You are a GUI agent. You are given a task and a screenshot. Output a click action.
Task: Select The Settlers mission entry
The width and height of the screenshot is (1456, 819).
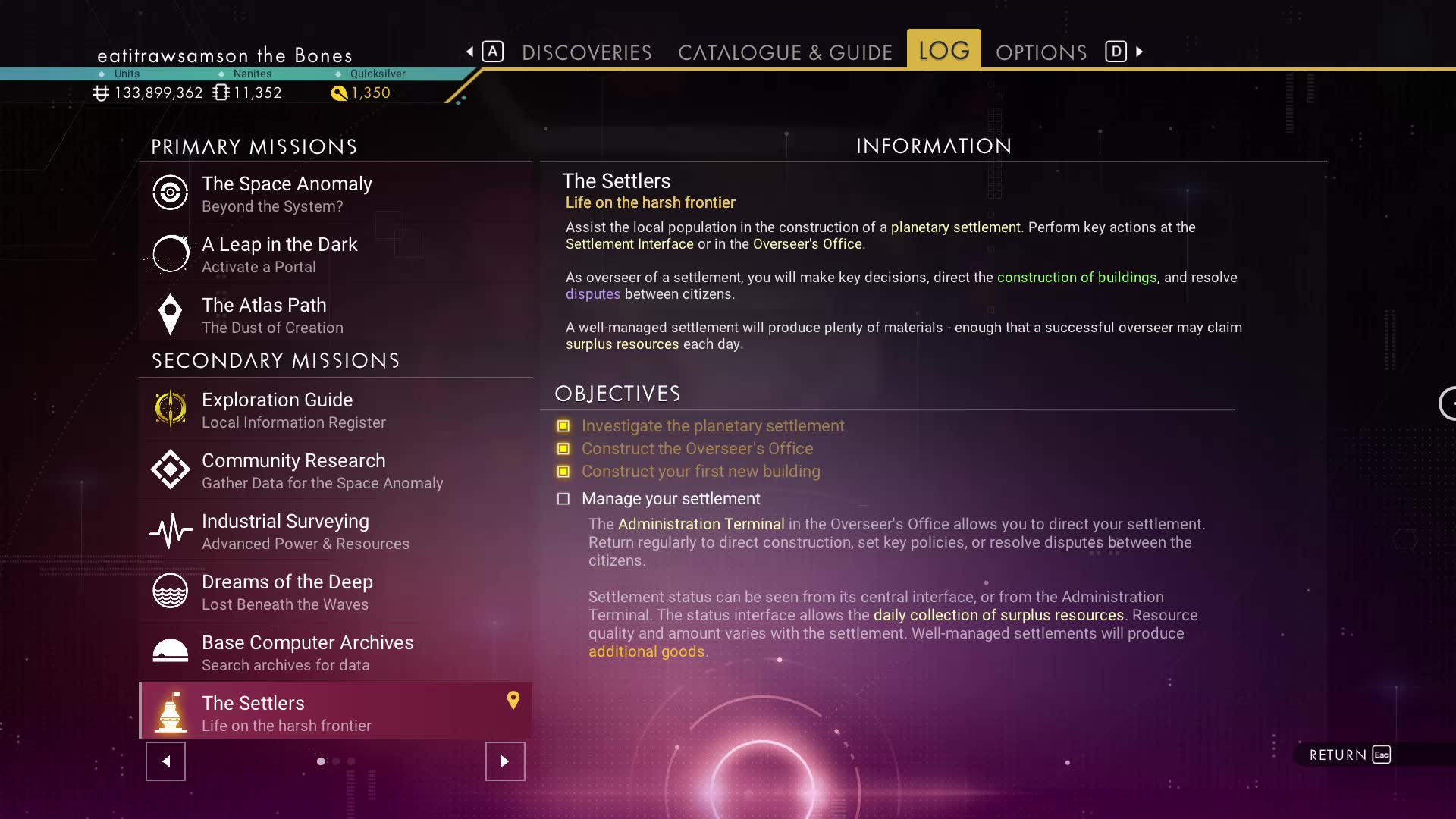[335, 712]
